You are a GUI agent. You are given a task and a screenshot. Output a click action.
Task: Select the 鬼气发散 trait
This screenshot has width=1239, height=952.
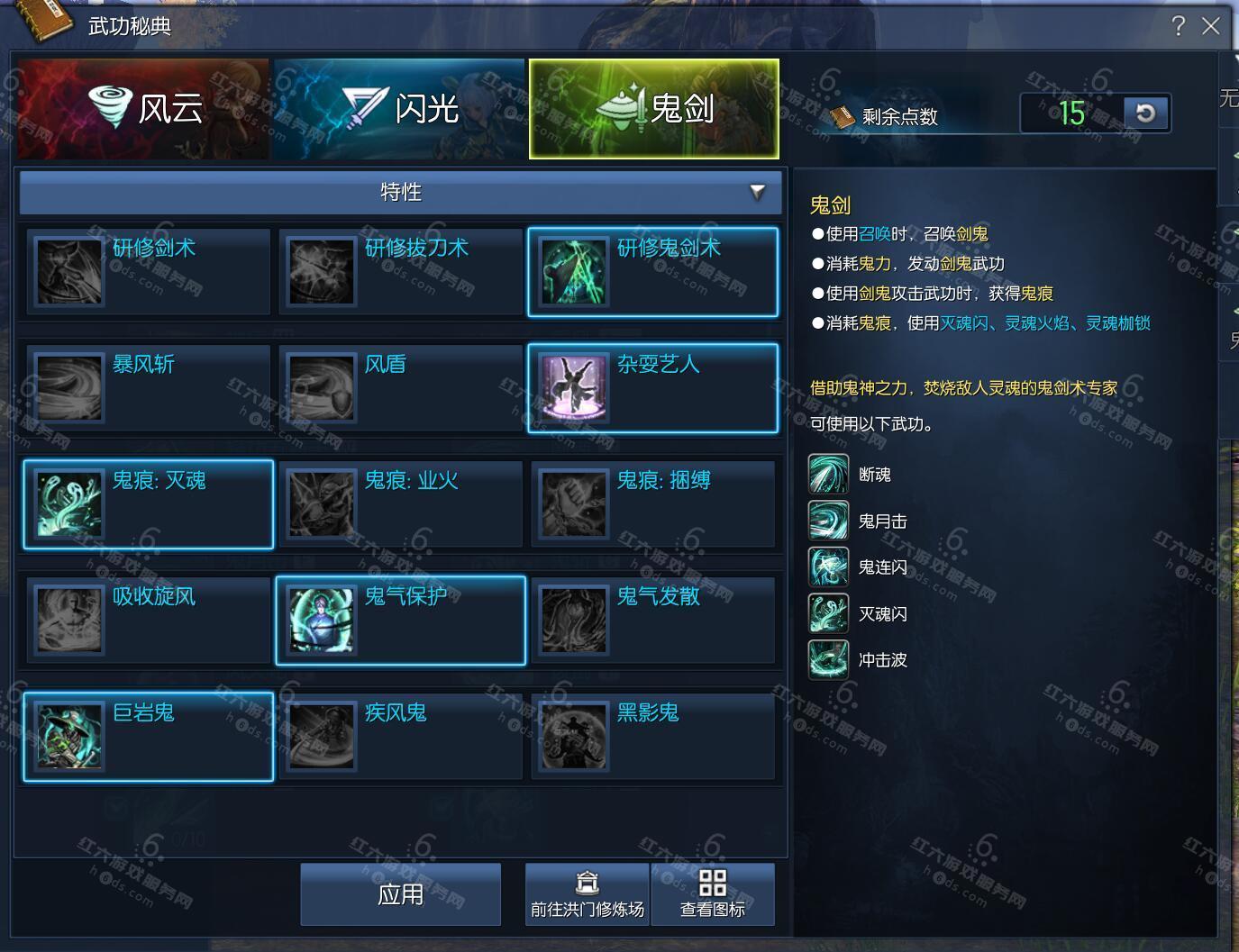pyautogui.click(x=653, y=620)
